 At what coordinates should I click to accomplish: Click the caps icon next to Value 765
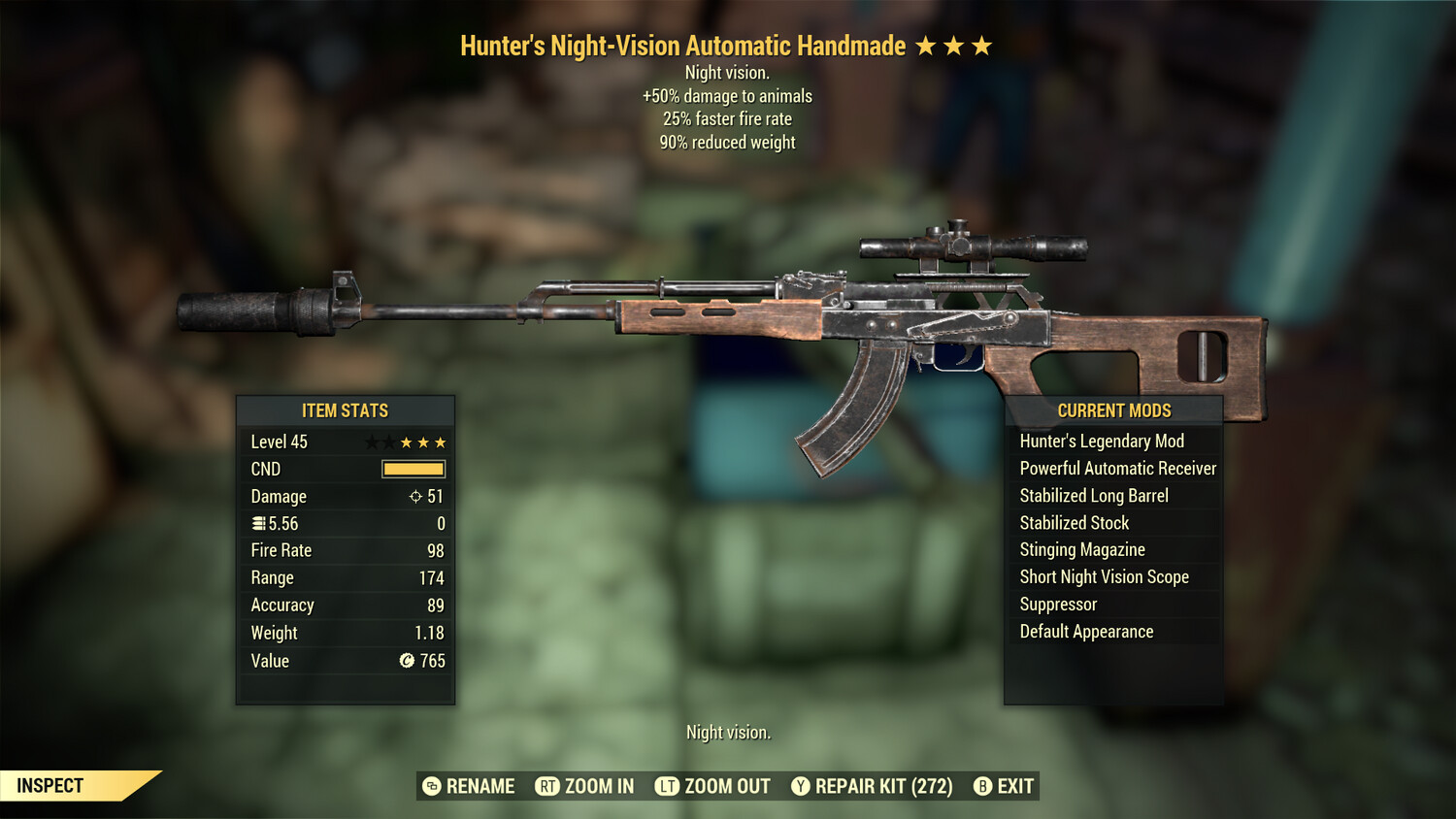408,661
